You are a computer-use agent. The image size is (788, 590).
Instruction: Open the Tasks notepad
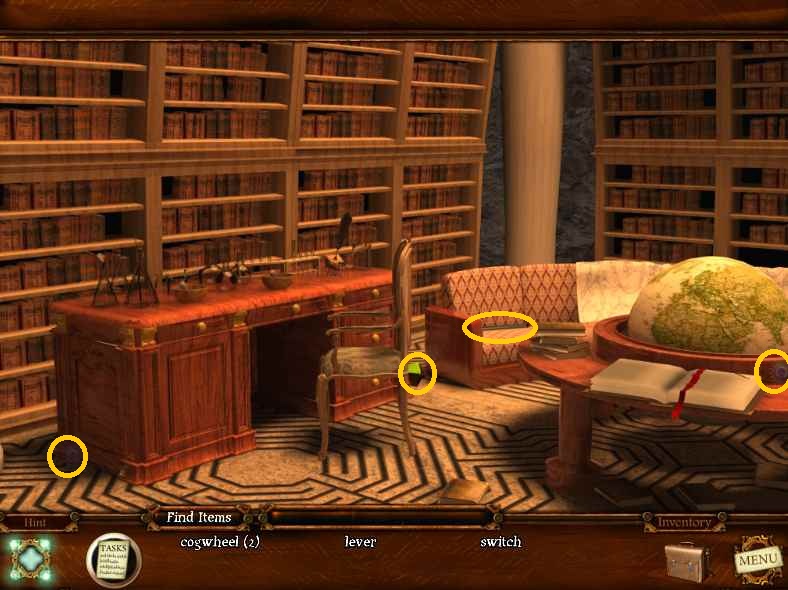point(113,558)
